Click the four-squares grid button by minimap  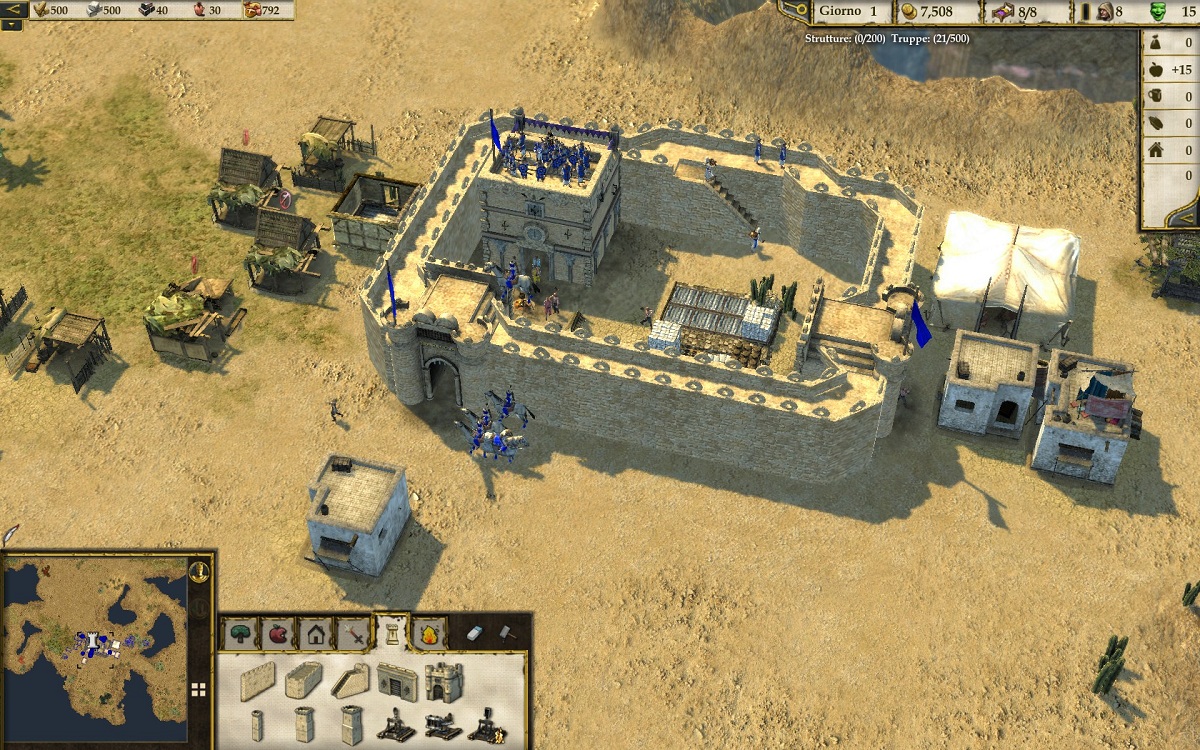click(199, 689)
